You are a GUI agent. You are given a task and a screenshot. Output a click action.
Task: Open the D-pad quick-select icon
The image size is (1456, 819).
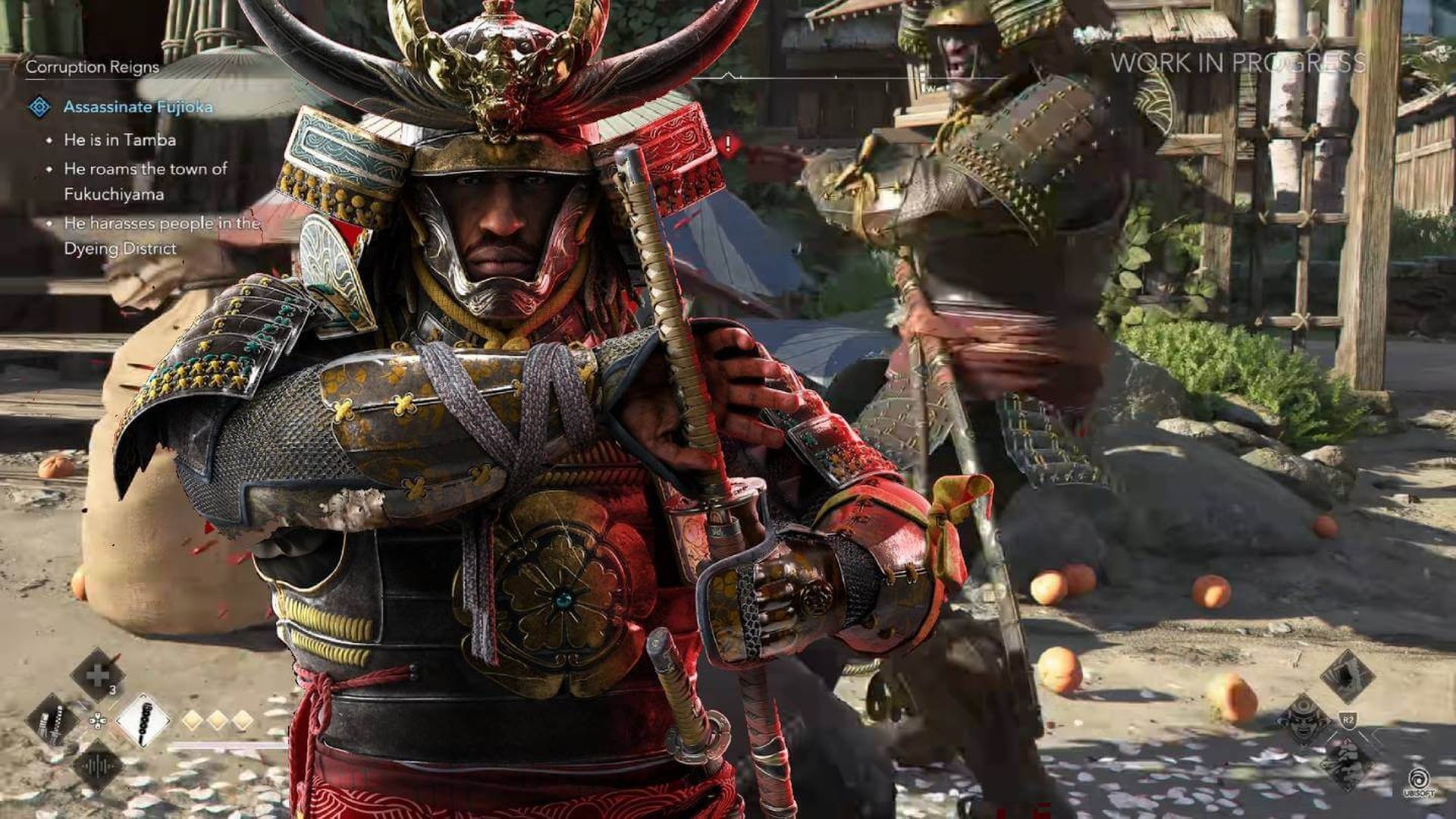tap(98, 720)
